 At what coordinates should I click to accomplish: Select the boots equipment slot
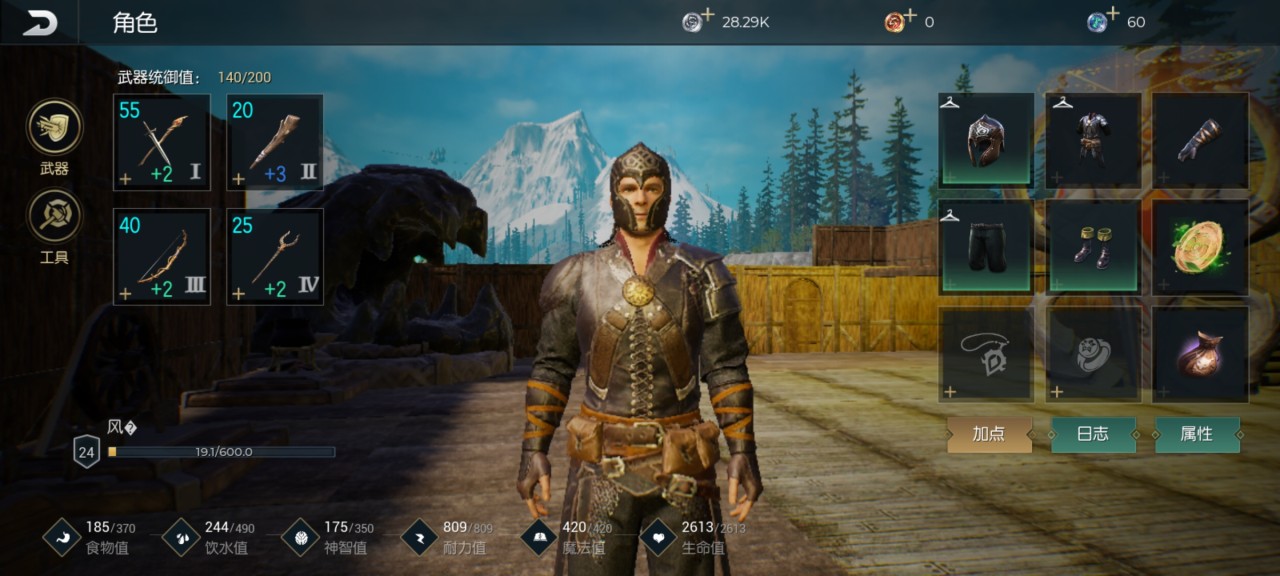point(1093,247)
